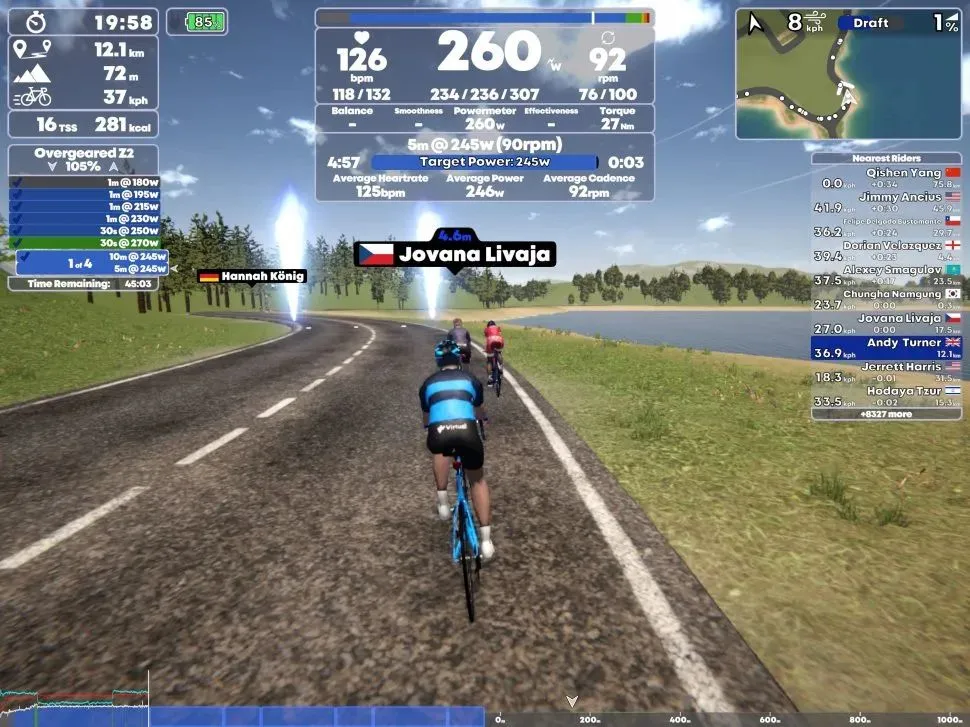Click the 30s @ 270w workout step
970x727 pixels.
(x=86, y=242)
